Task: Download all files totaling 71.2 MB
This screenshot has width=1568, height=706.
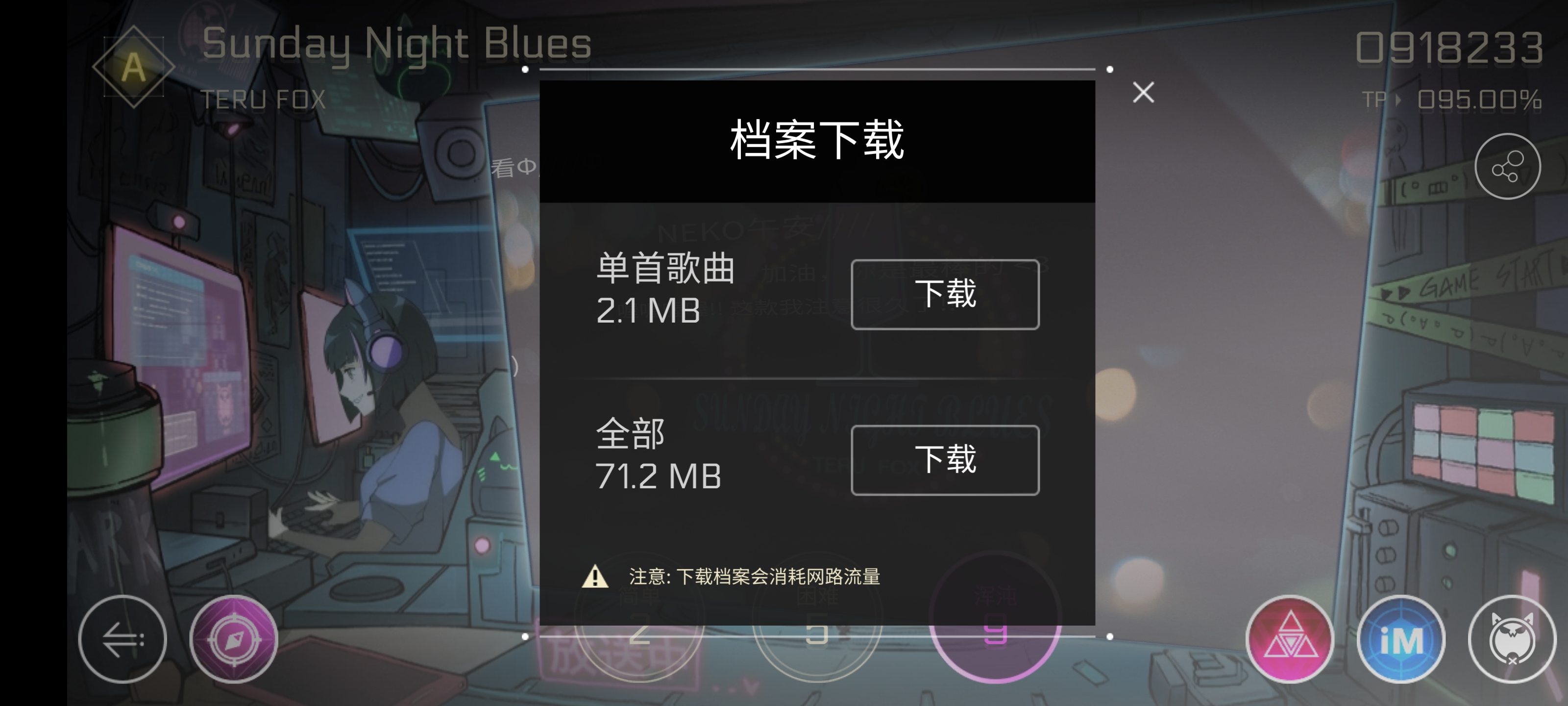Action: (945, 460)
